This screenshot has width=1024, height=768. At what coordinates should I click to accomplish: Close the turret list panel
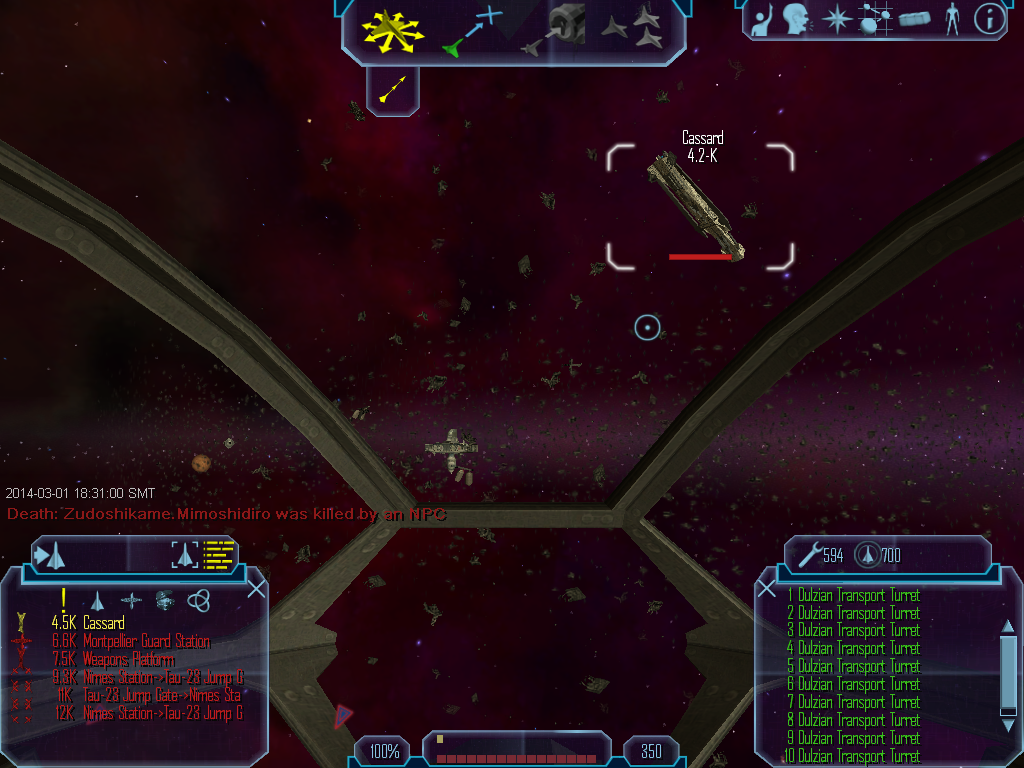[766, 588]
